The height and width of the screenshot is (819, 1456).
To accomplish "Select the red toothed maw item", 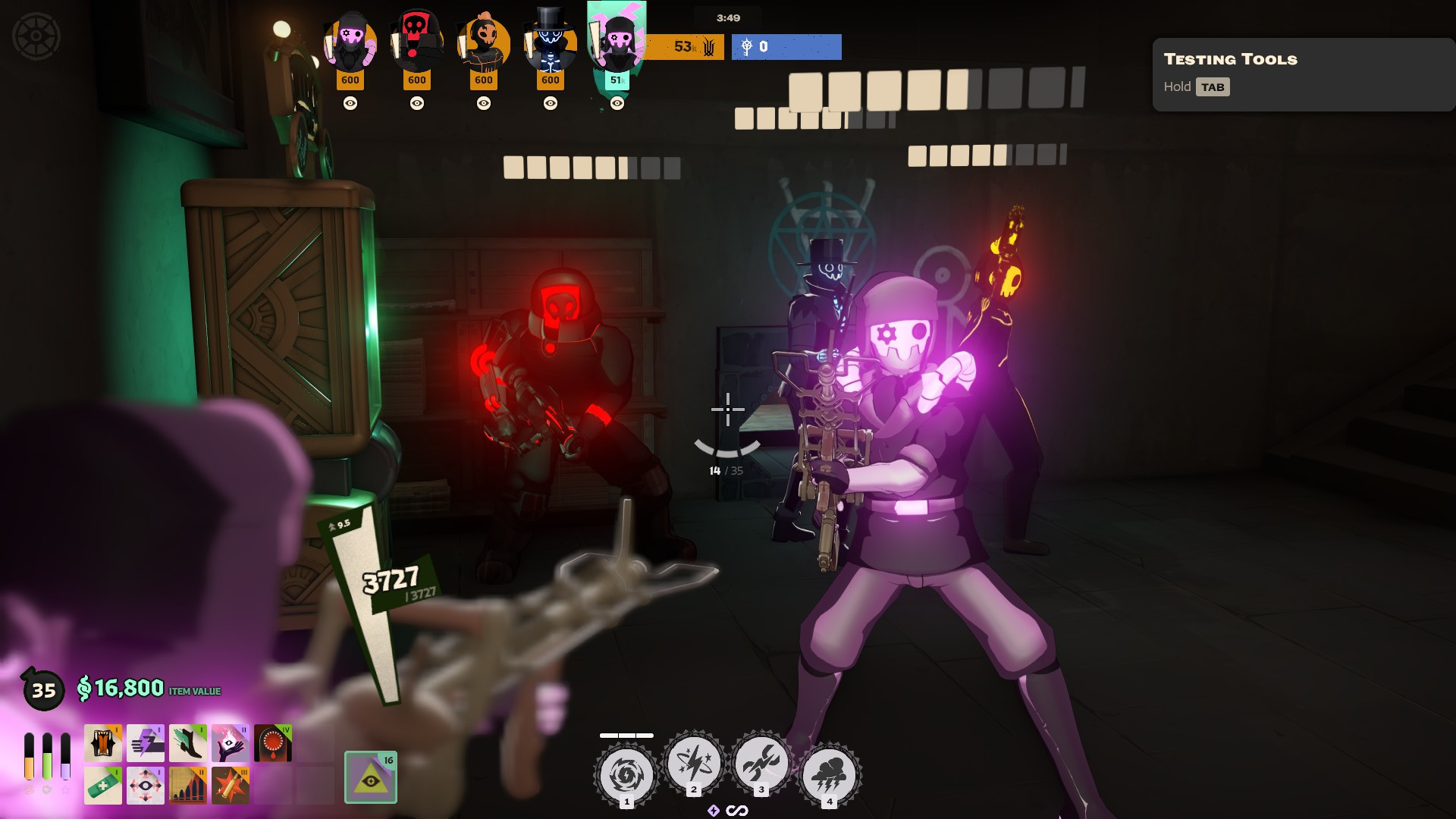I will click(273, 742).
